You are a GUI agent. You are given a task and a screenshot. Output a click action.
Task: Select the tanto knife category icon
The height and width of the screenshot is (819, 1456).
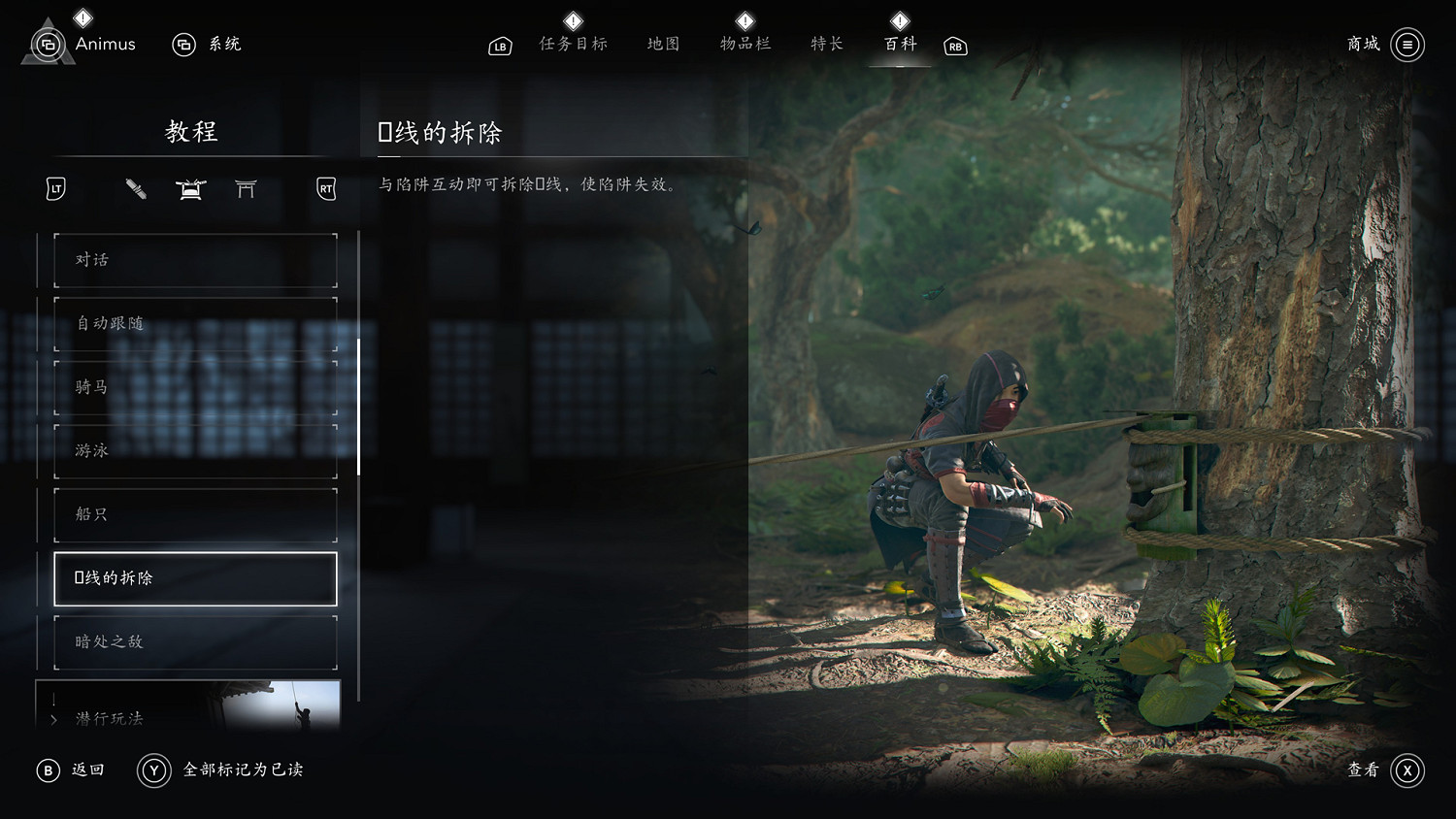136,190
